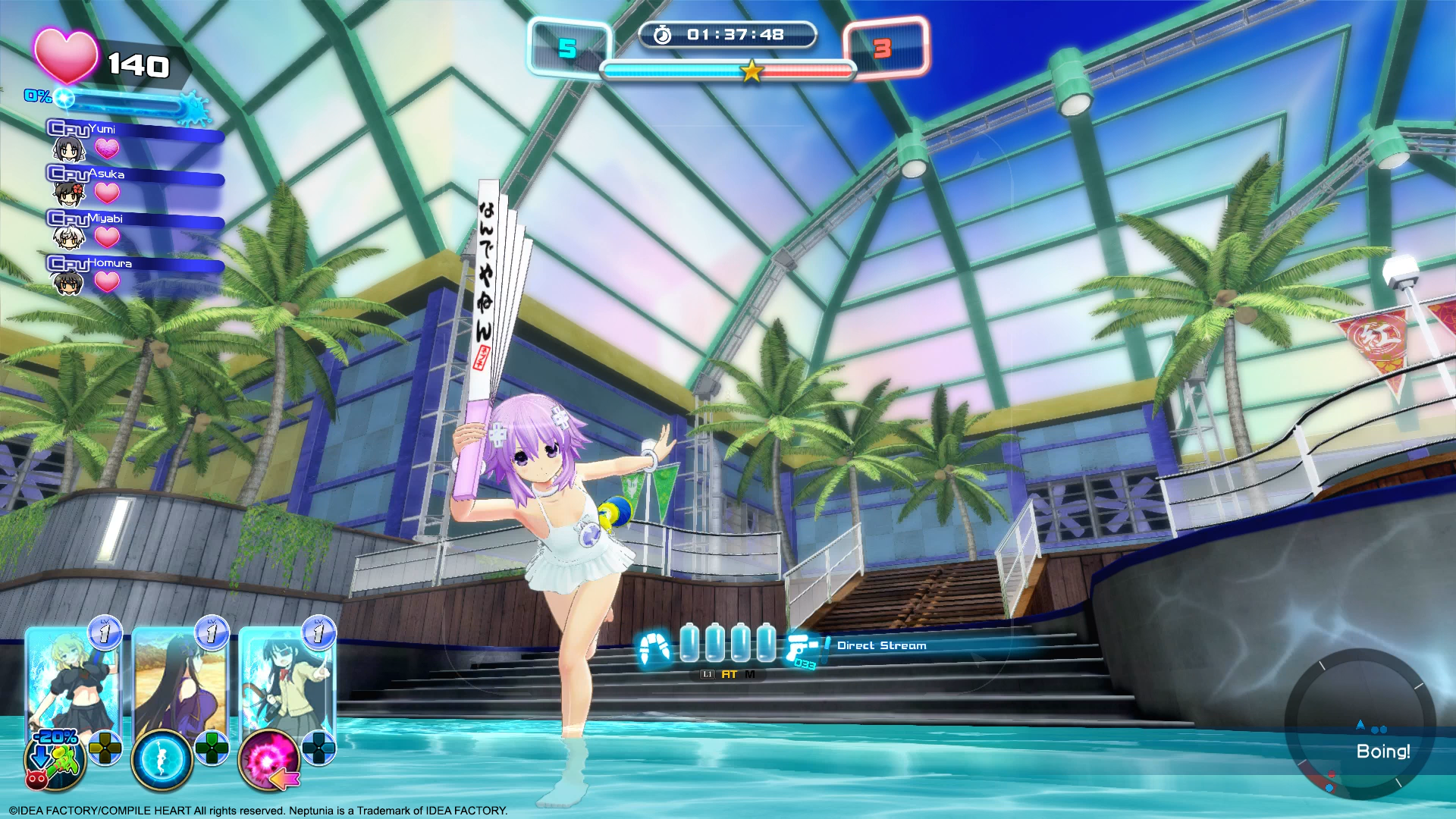Select the blonde girl skill card
The height and width of the screenshot is (819, 1456).
[x=72, y=679]
